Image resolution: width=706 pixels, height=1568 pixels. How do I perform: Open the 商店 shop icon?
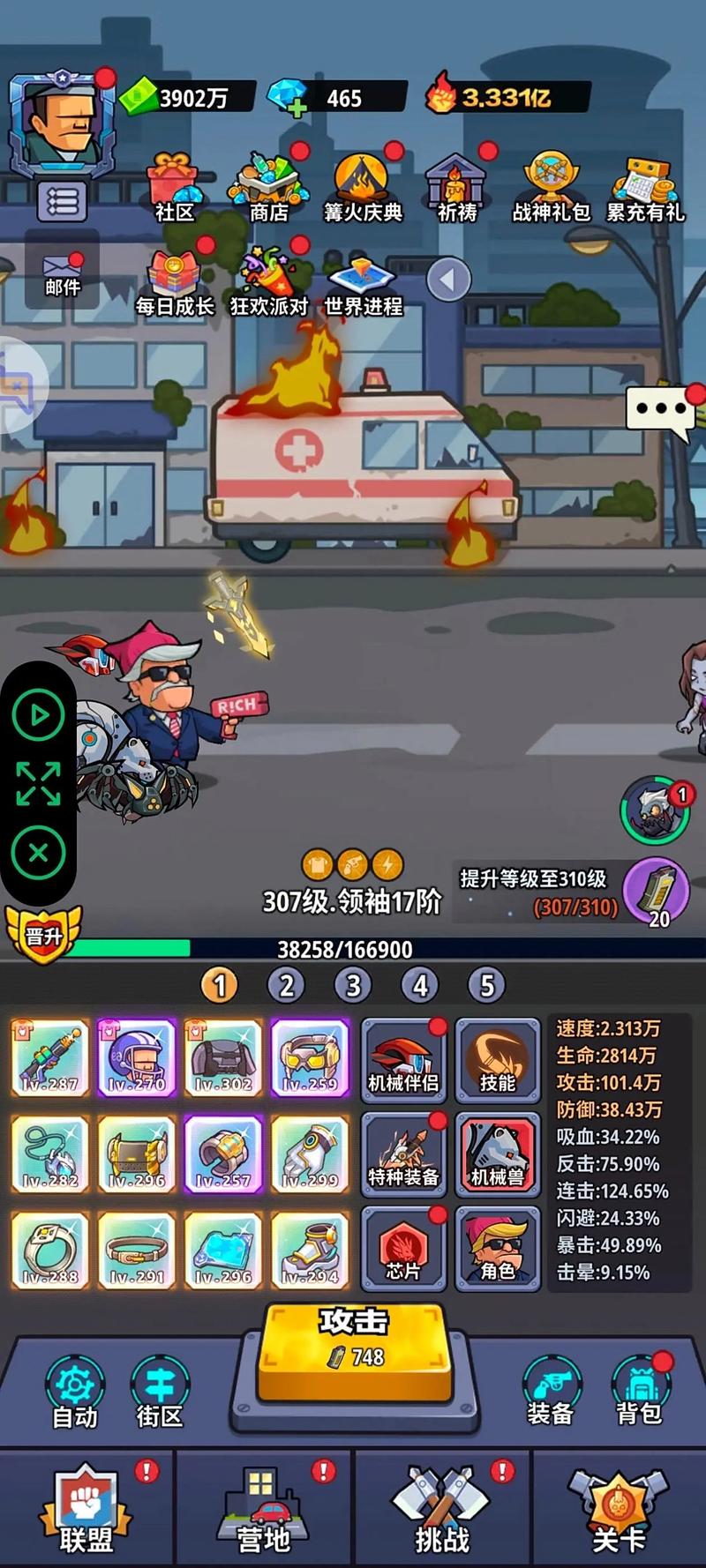tap(269, 185)
